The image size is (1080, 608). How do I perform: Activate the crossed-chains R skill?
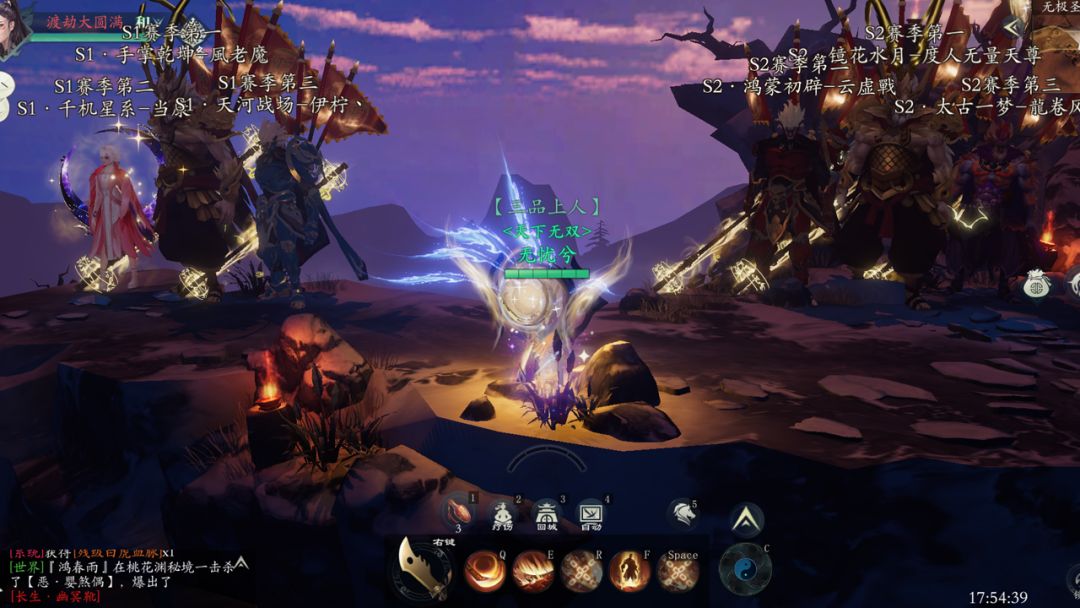click(x=581, y=571)
